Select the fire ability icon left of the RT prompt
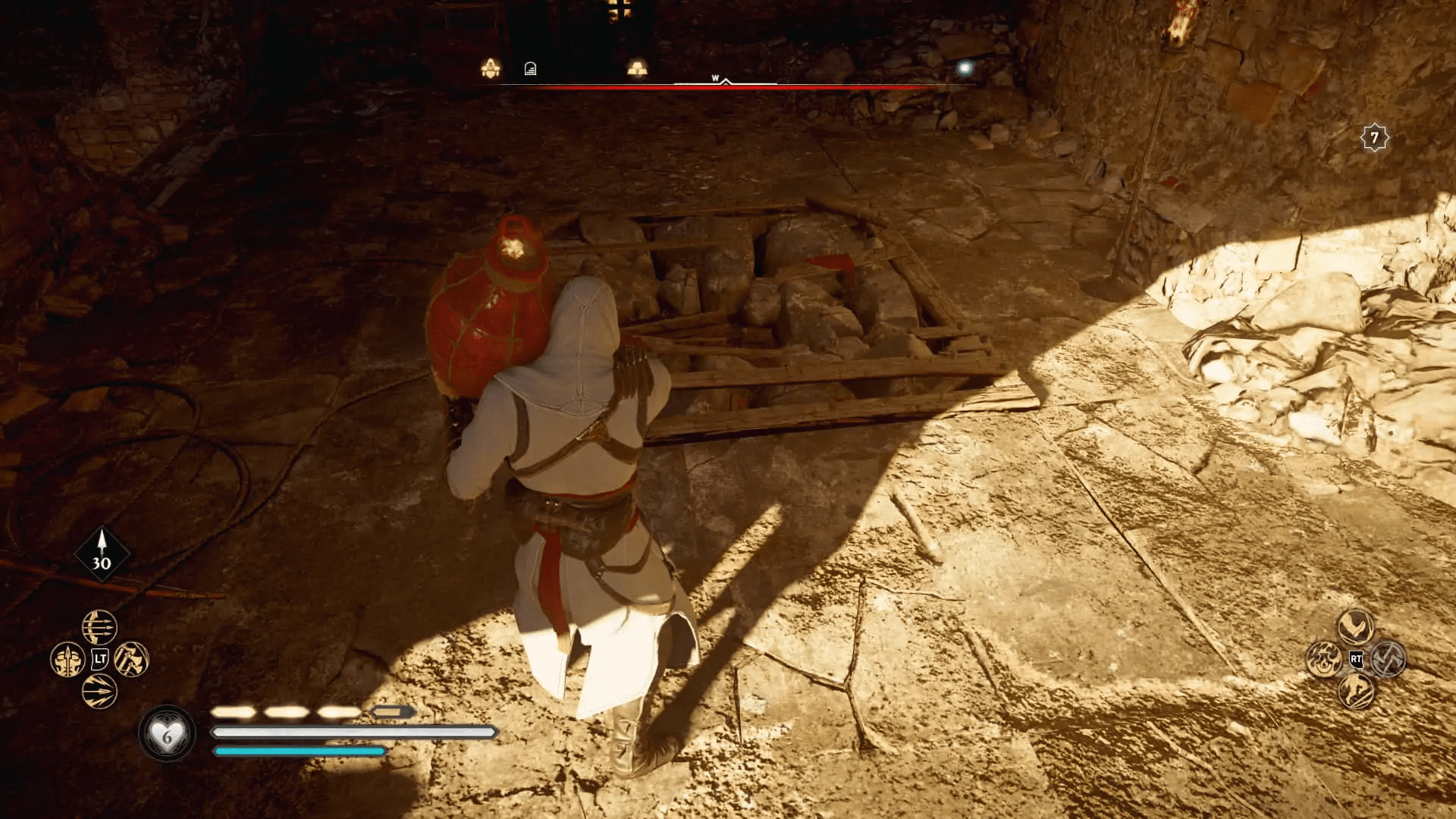1456x819 pixels. click(x=1324, y=659)
